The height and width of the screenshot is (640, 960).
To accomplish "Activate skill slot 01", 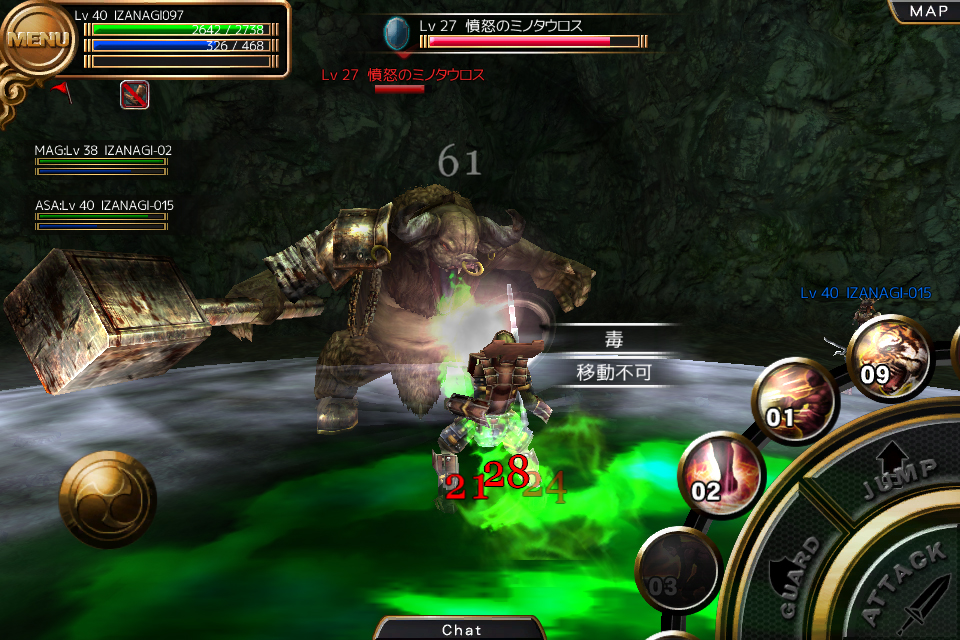I will (x=795, y=399).
